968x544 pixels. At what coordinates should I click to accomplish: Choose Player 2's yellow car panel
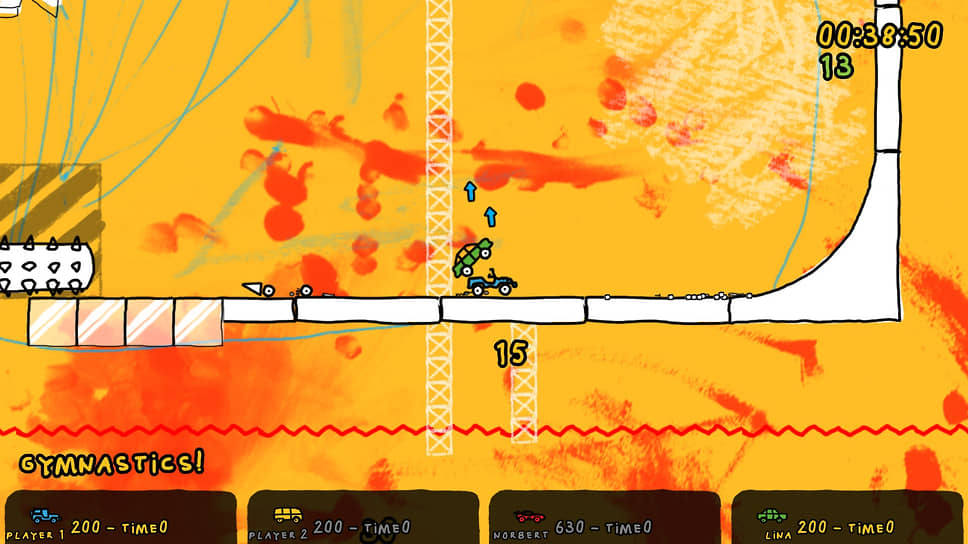coord(362,519)
